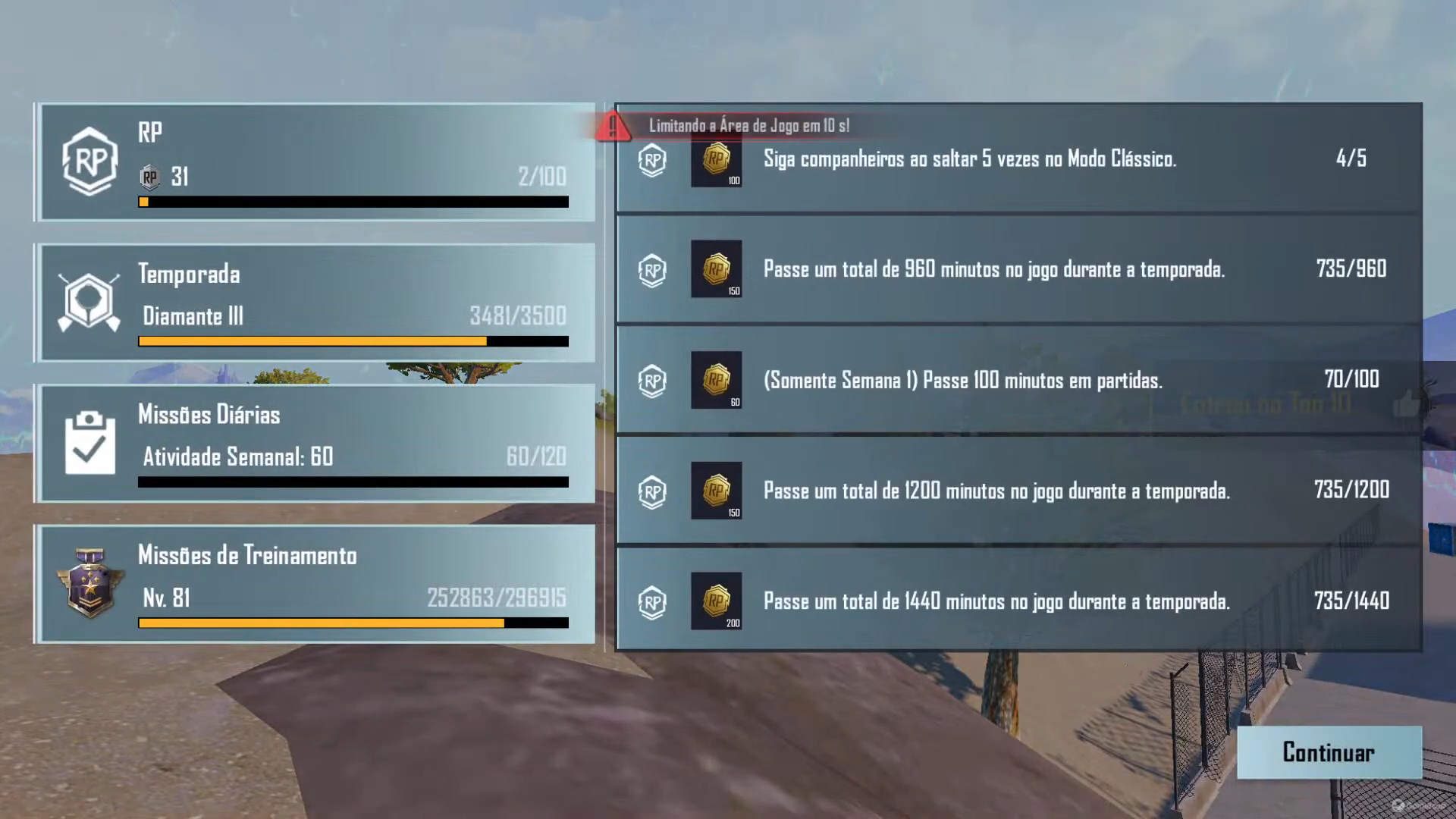Click the 150 RP coin on the 960 minutes mission
The image size is (1456, 819).
(716, 270)
